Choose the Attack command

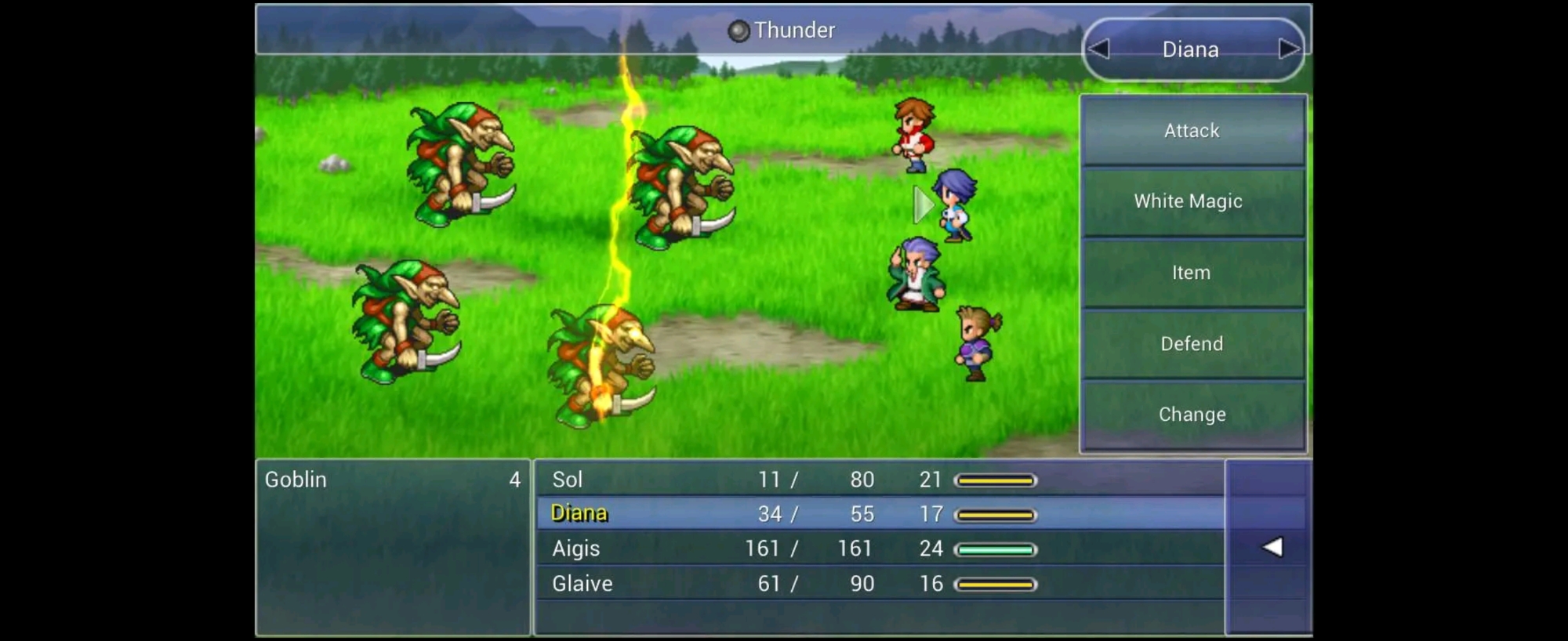point(1192,131)
